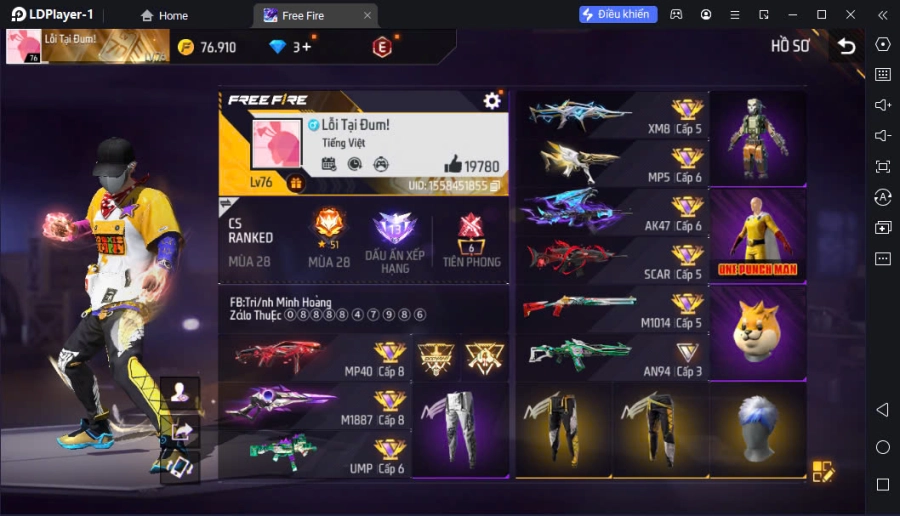
Task: Select the AN94 weapon skin row
Action: 612,358
